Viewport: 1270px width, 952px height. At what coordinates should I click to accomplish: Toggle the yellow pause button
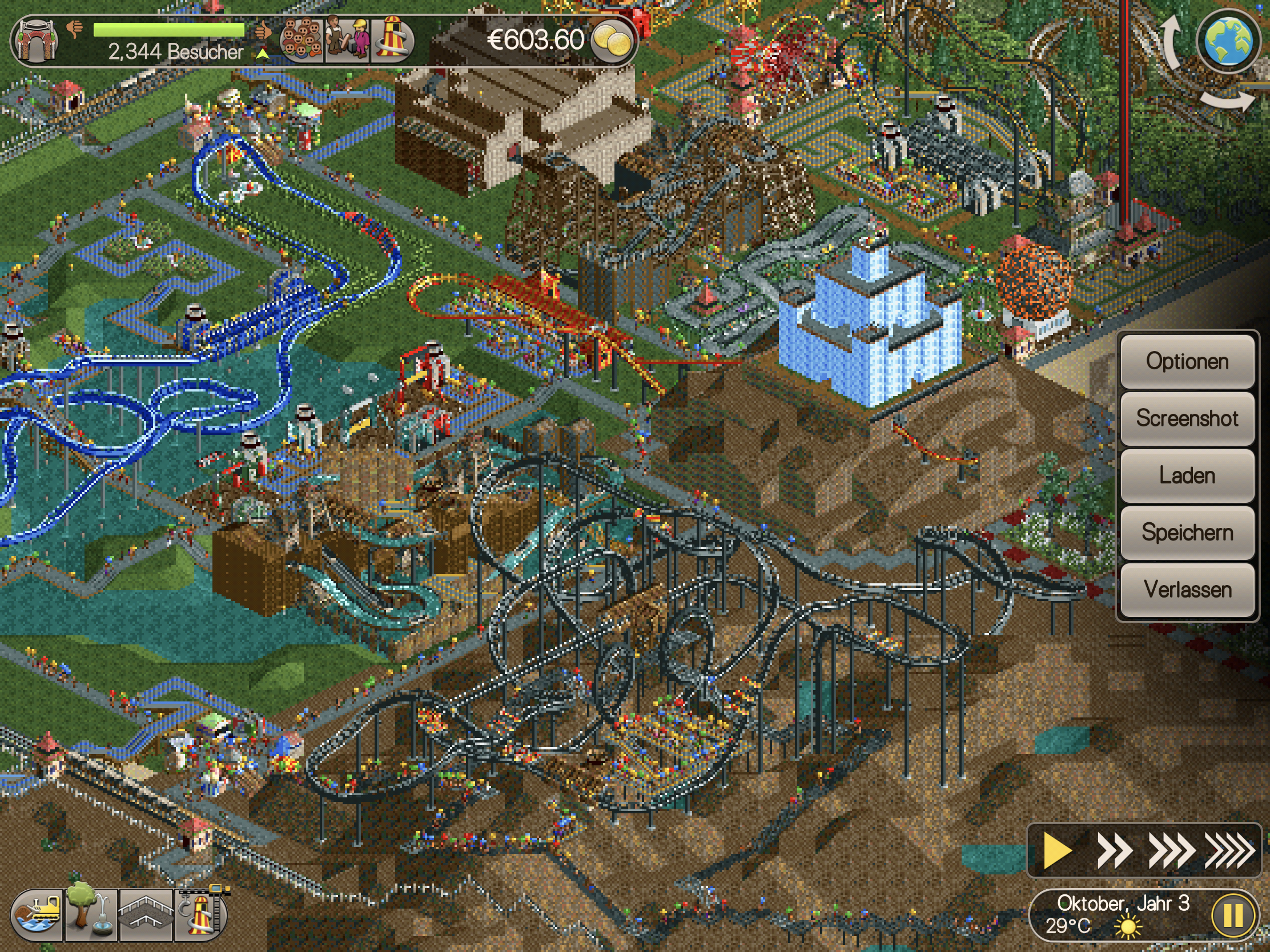point(1233,916)
